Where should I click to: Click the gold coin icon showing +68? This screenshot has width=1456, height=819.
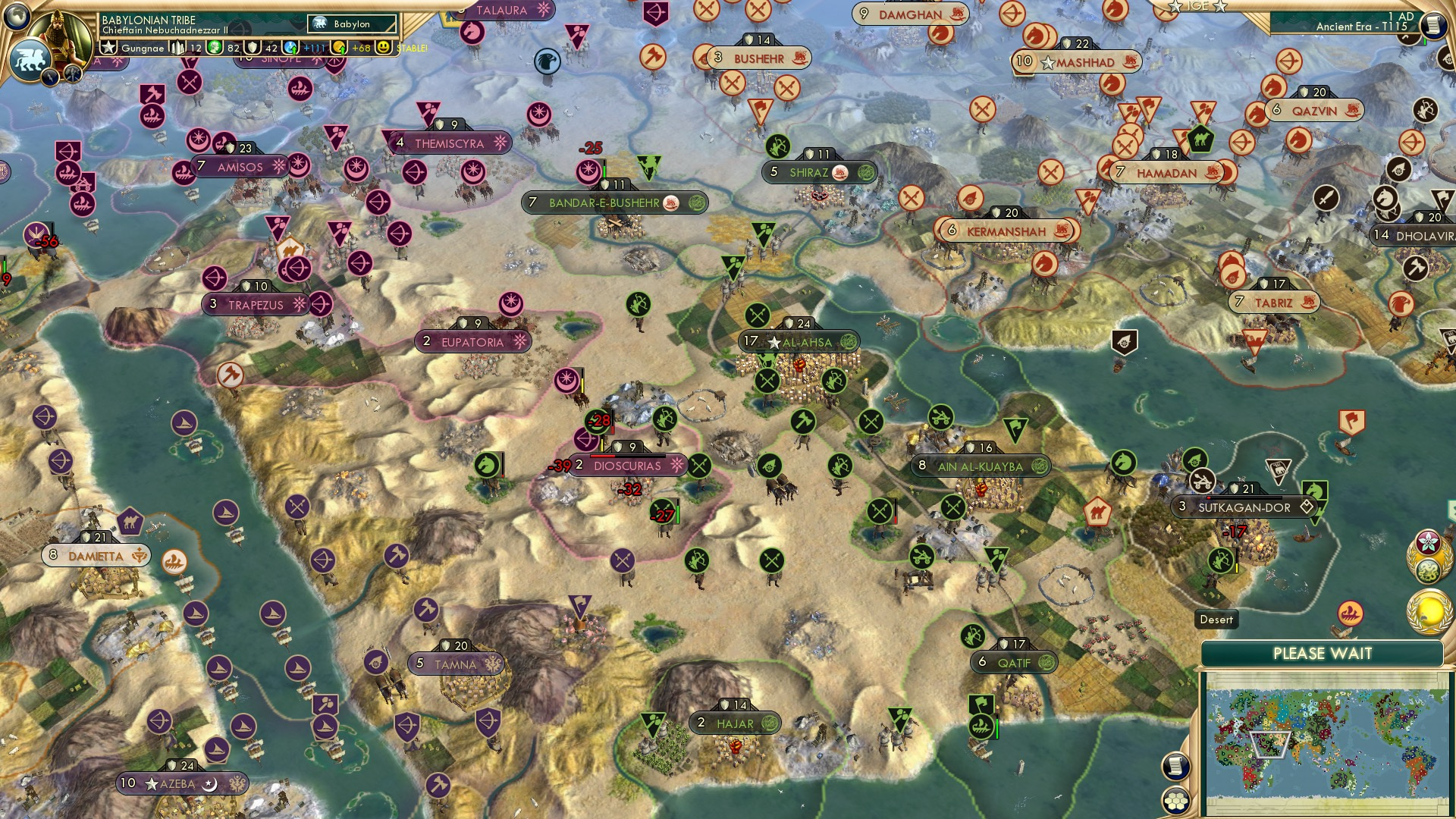340,47
